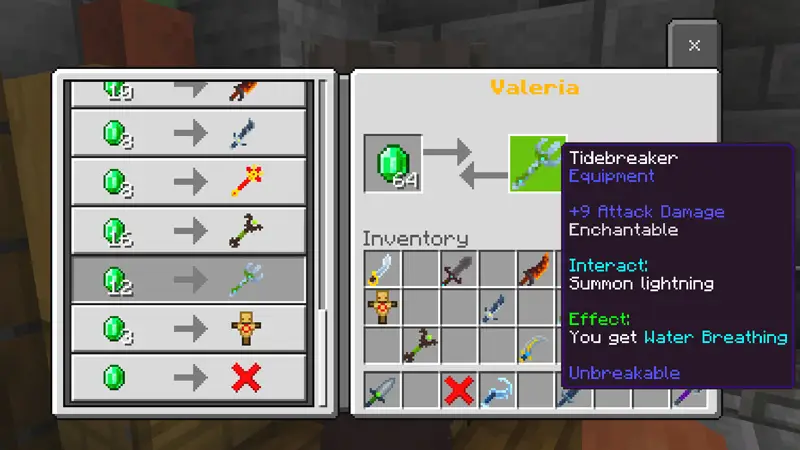
Task: Pick up the dark stone sword in inventory
Action: pos(458,270)
